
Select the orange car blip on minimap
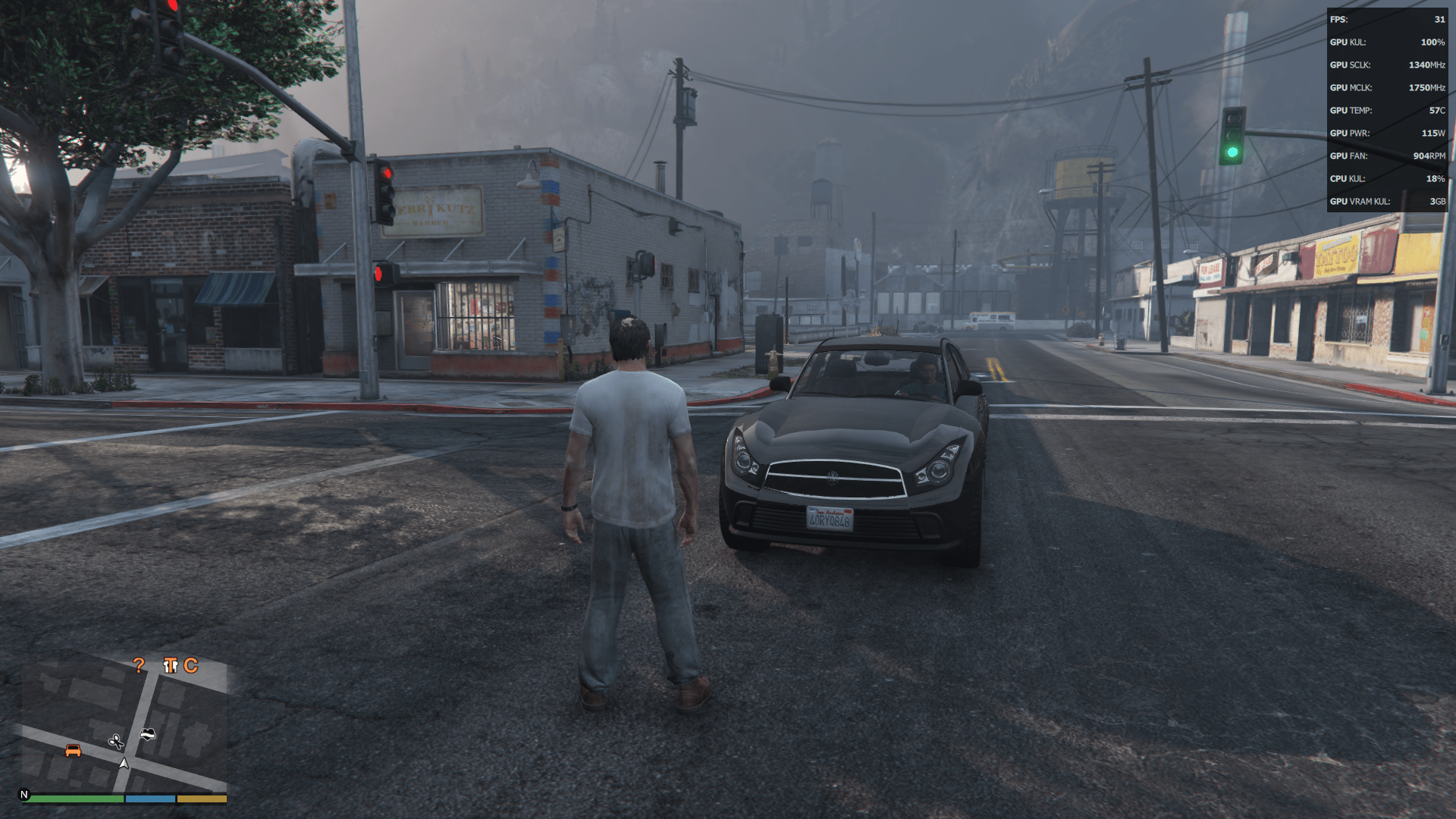point(73,750)
